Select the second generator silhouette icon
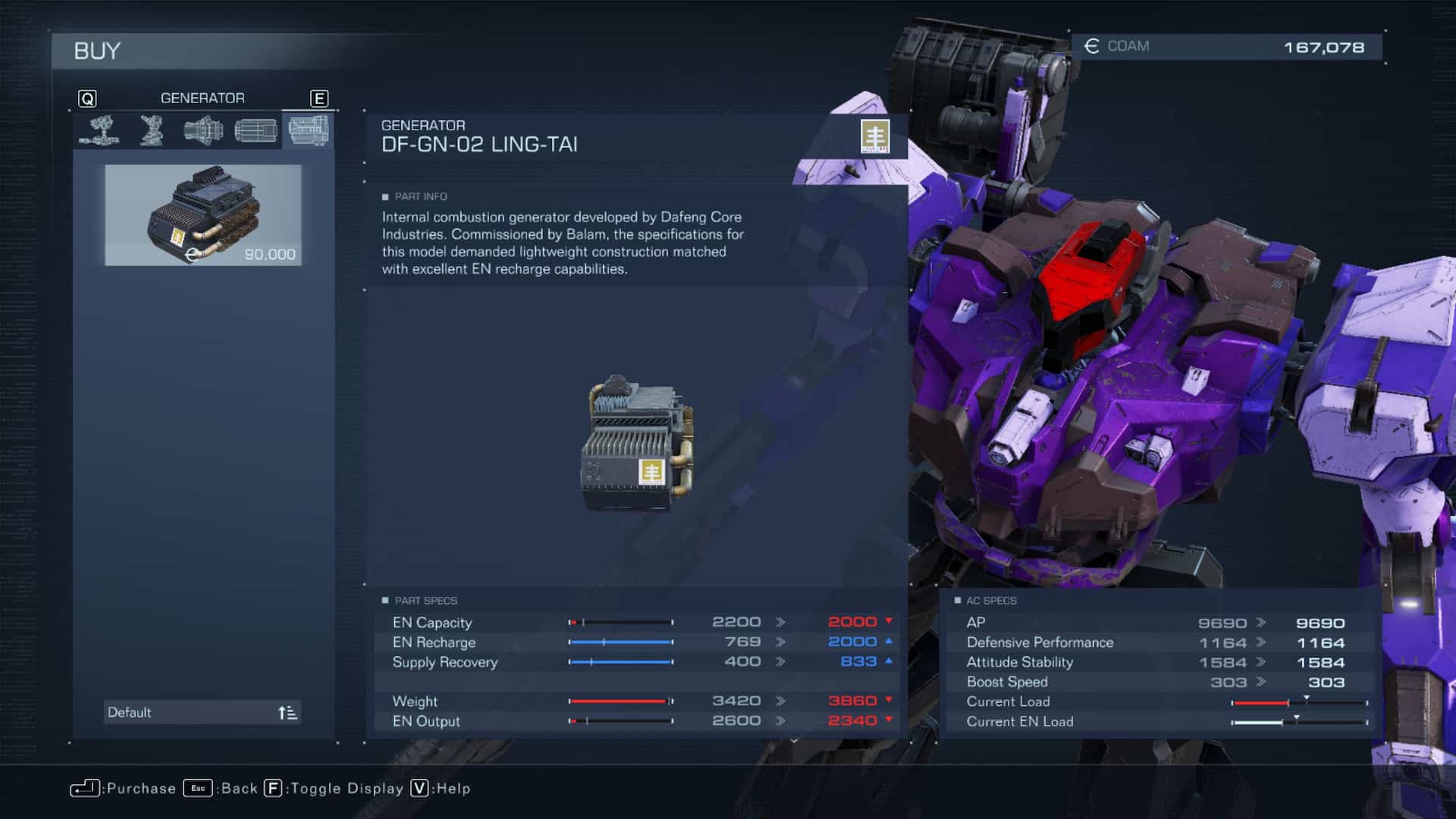Screen dimensions: 1456x819 point(150,130)
